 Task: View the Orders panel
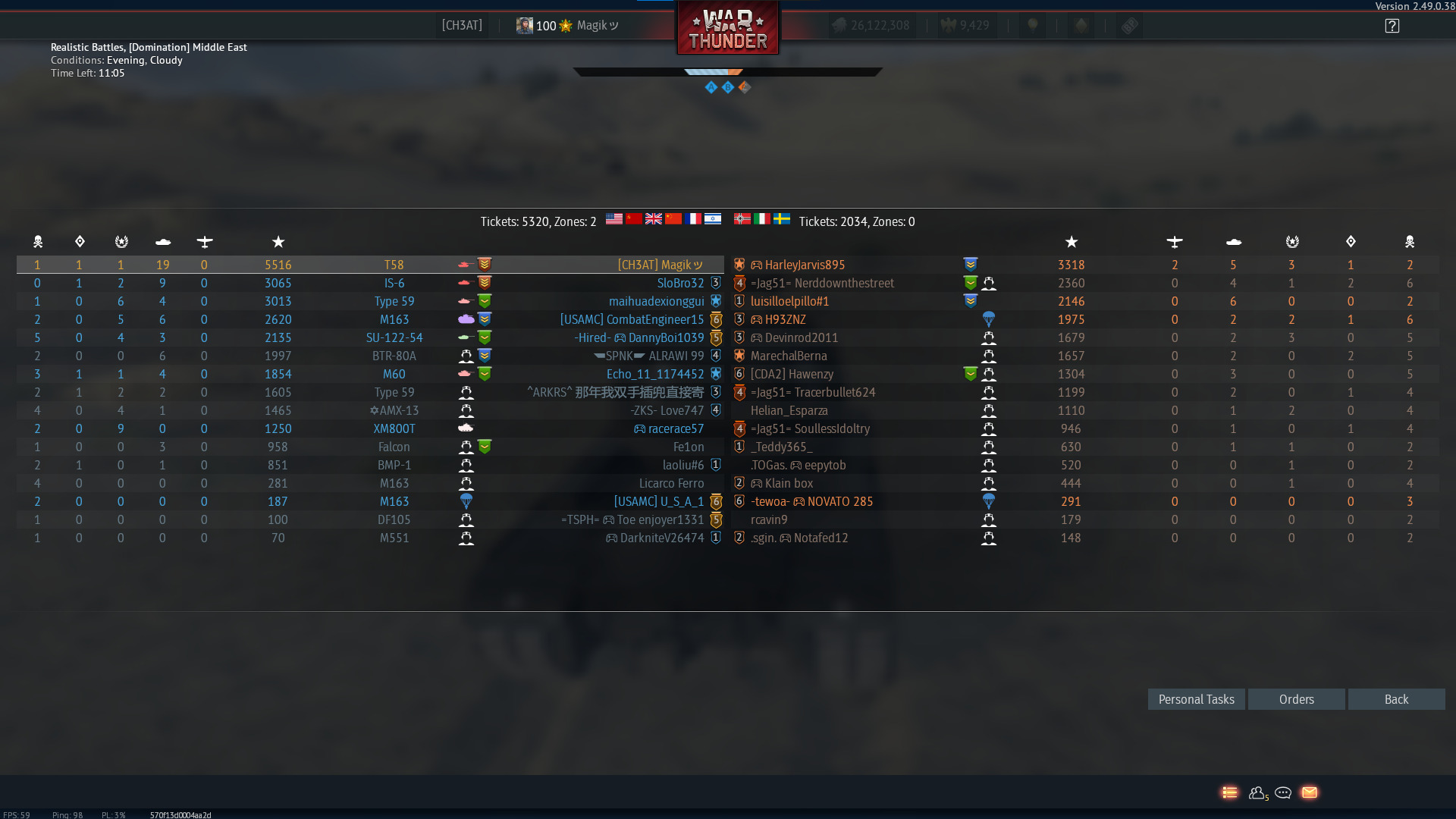coord(1296,698)
